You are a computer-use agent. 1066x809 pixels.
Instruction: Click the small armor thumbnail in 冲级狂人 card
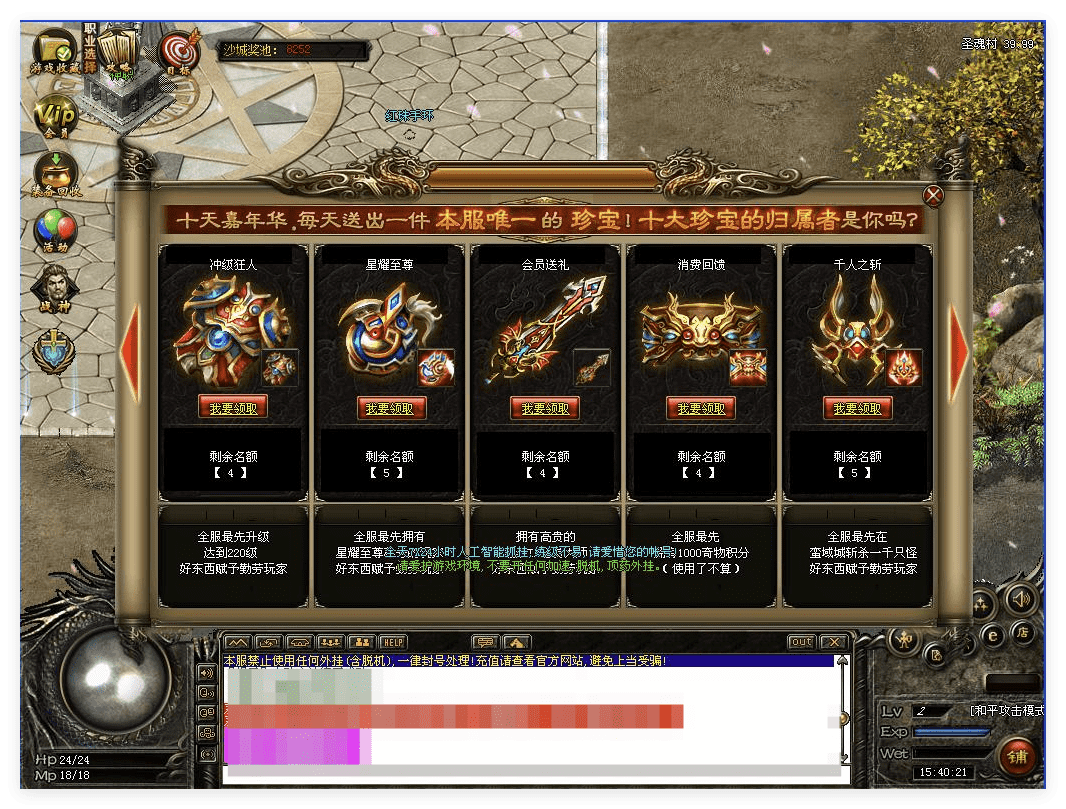pyautogui.click(x=279, y=368)
